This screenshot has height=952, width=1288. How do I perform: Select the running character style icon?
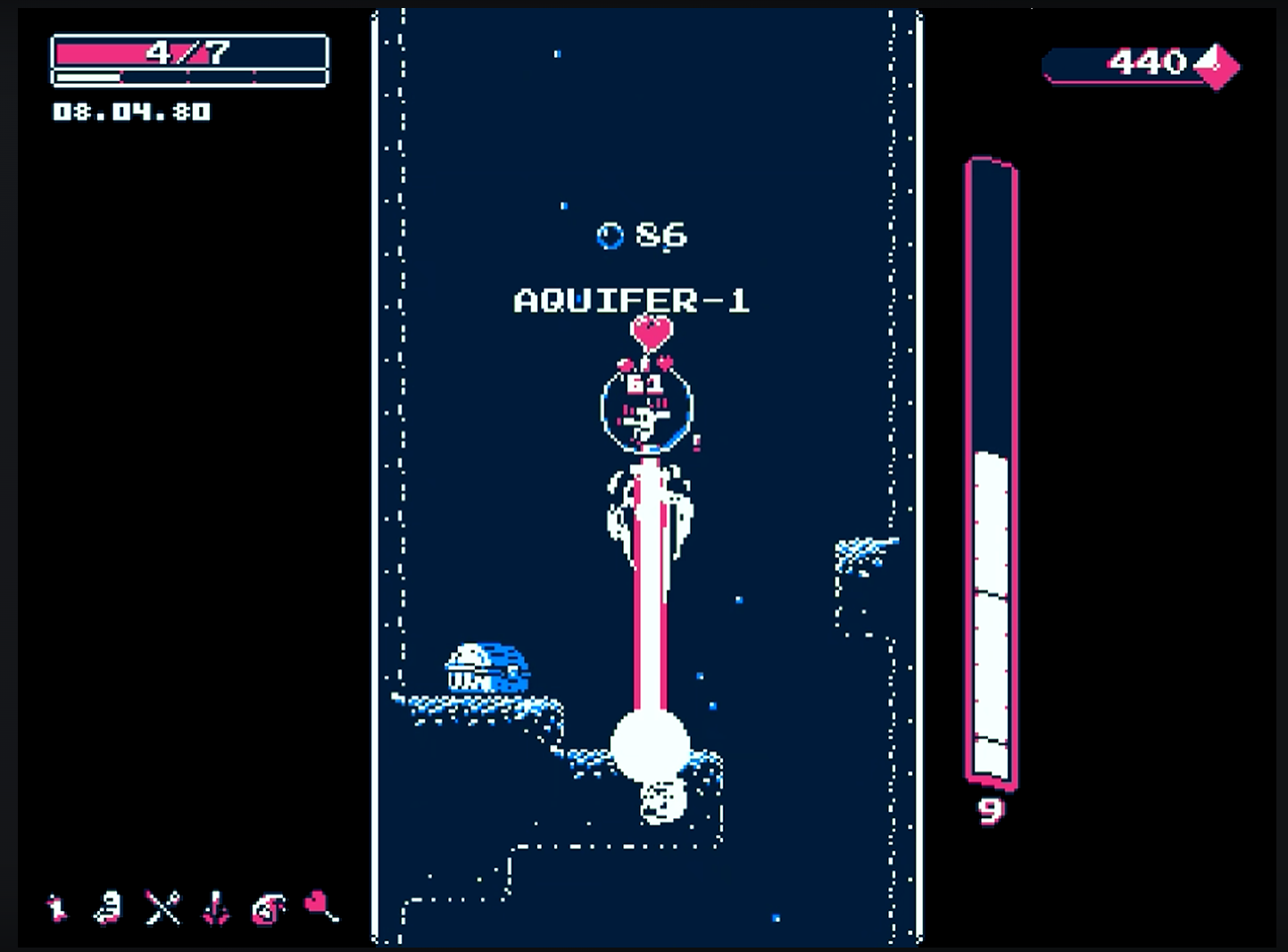click(58, 908)
